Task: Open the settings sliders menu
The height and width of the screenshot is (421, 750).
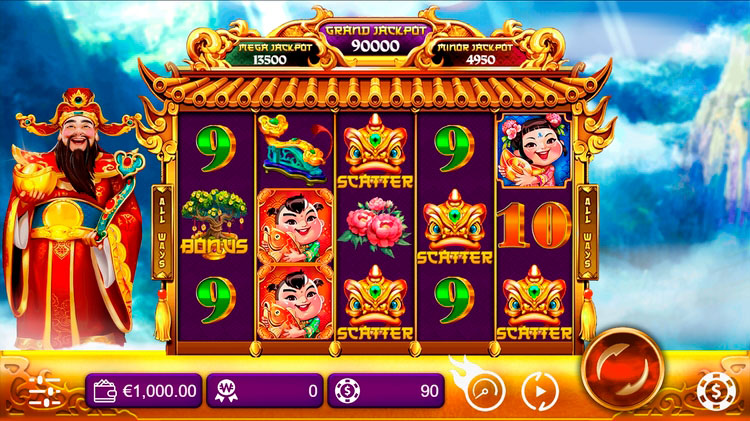Action: [45, 390]
